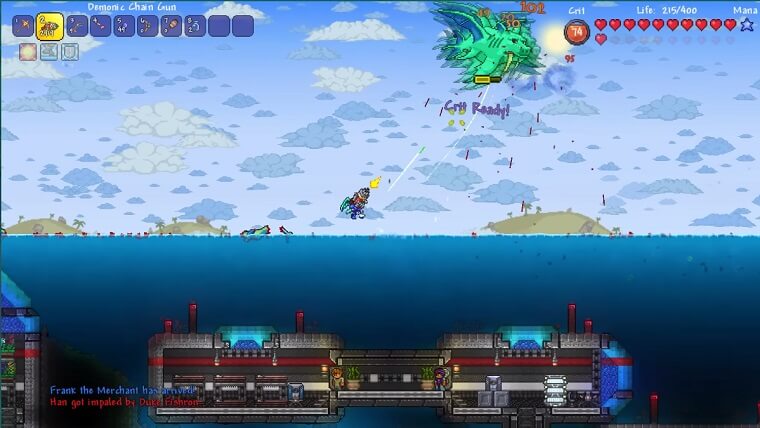Pick the potion stack in slot 5
The height and width of the screenshot is (428, 760).
click(x=123, y=27)
